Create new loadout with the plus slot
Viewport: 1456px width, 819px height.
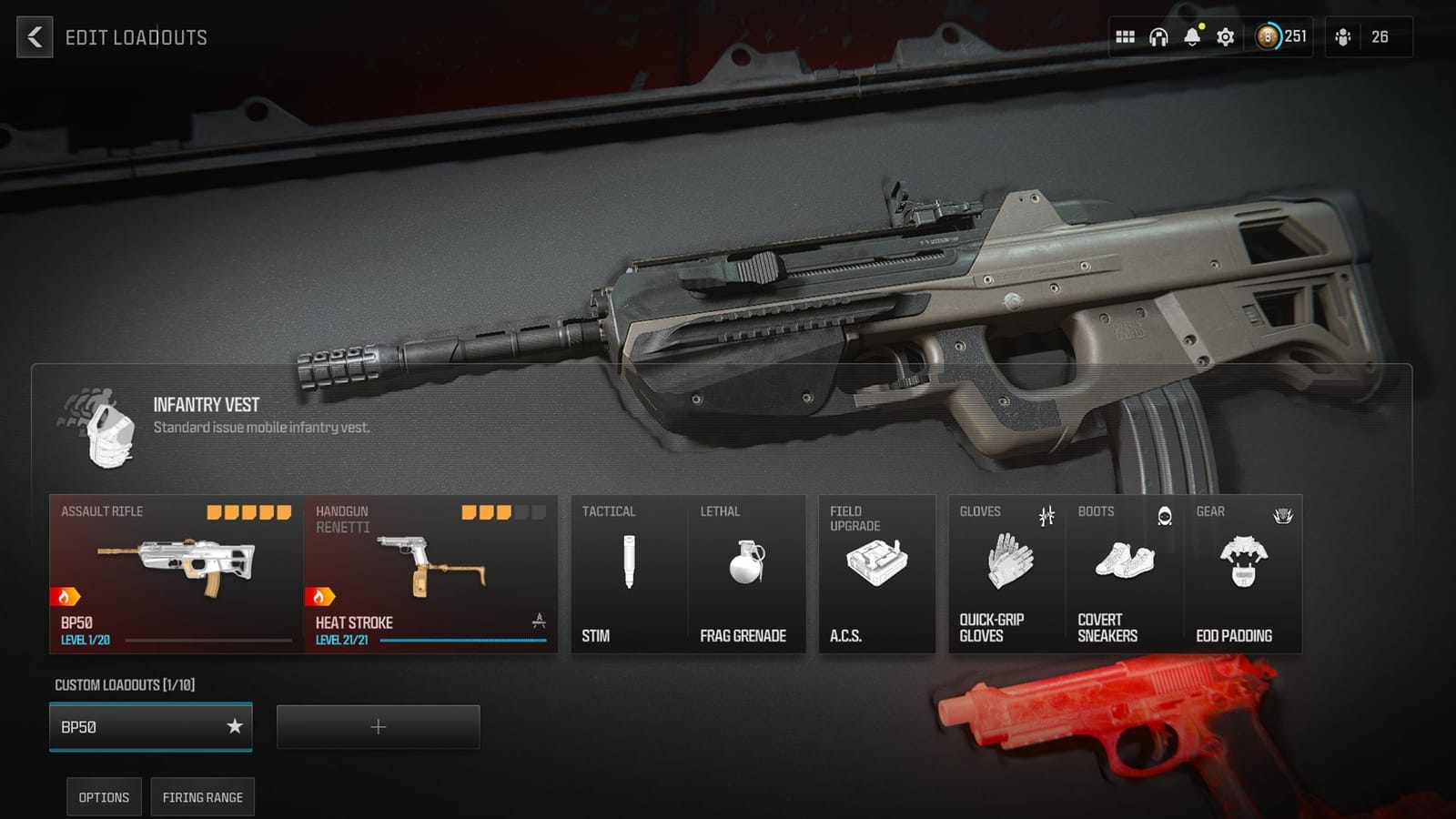tap(378, 726)
